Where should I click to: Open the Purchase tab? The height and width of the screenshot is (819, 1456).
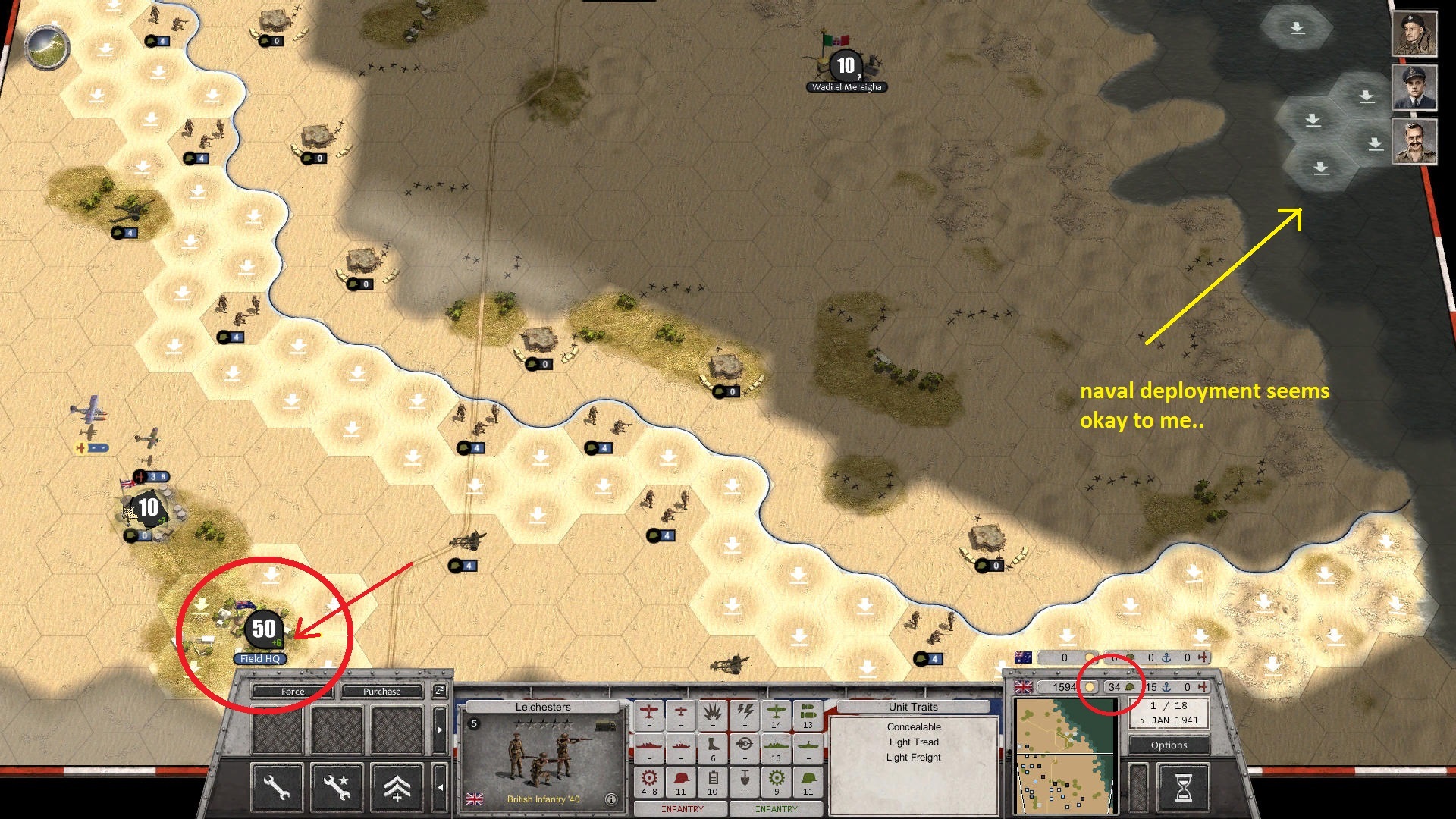(x=381, y=692)
